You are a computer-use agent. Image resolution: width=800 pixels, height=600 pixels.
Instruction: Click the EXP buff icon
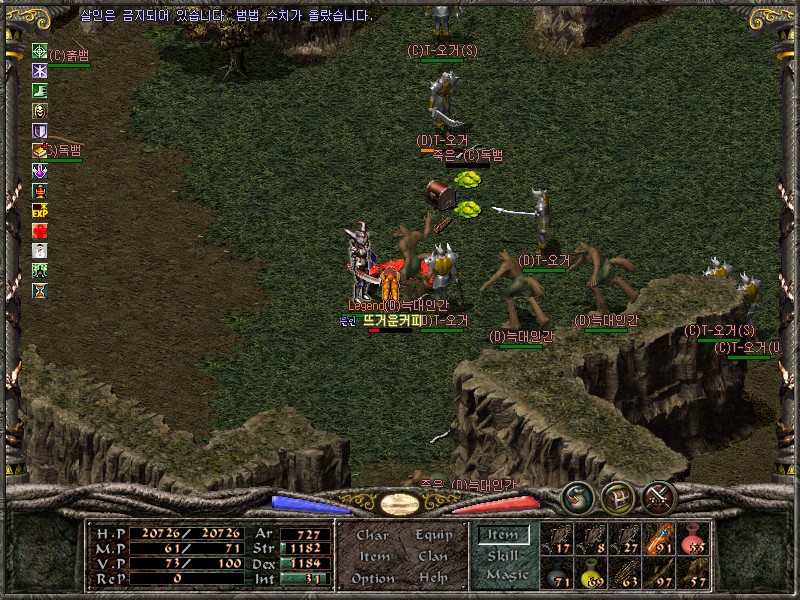coord(40,210)
